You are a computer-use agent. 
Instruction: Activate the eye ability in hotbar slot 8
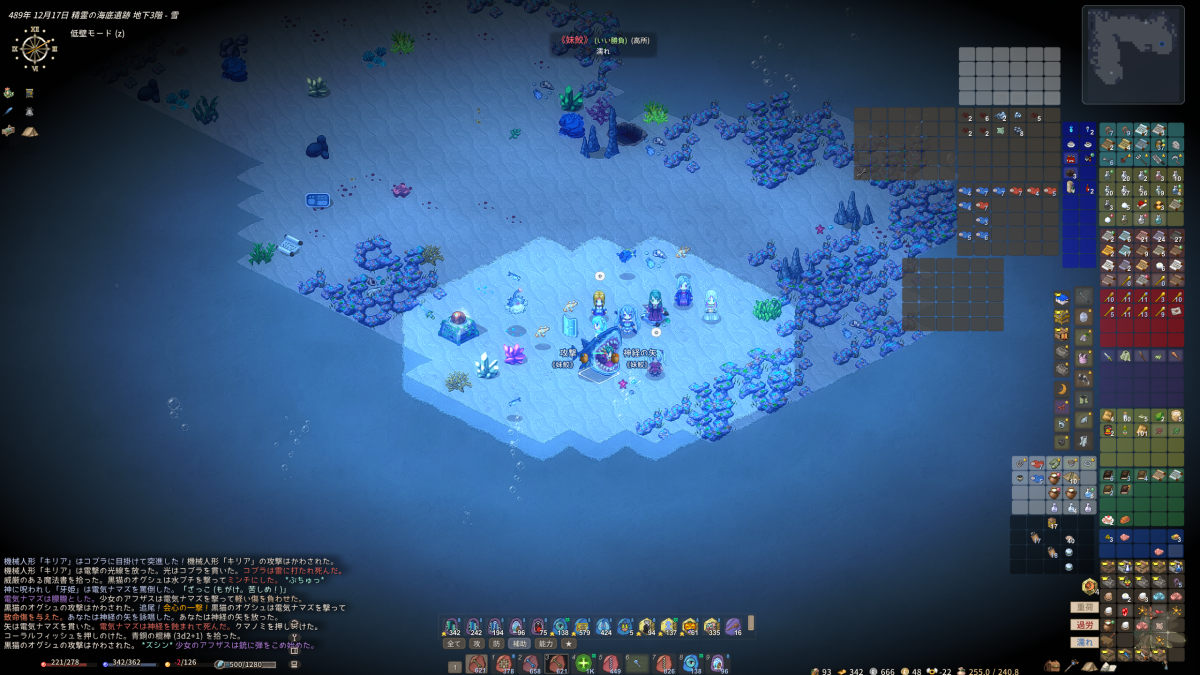point(690,663)
